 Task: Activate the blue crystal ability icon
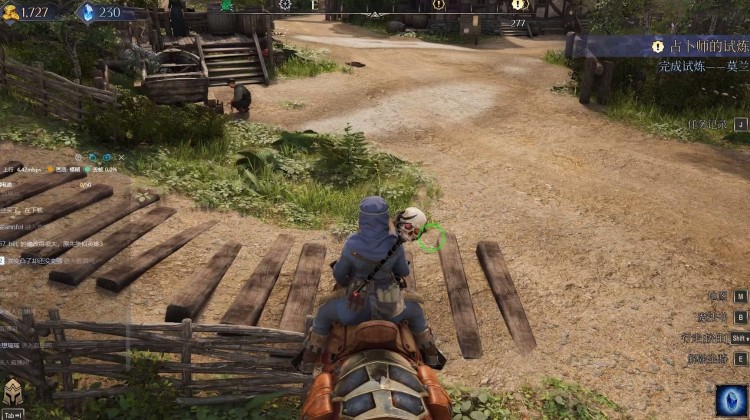[x=731, y=401]
